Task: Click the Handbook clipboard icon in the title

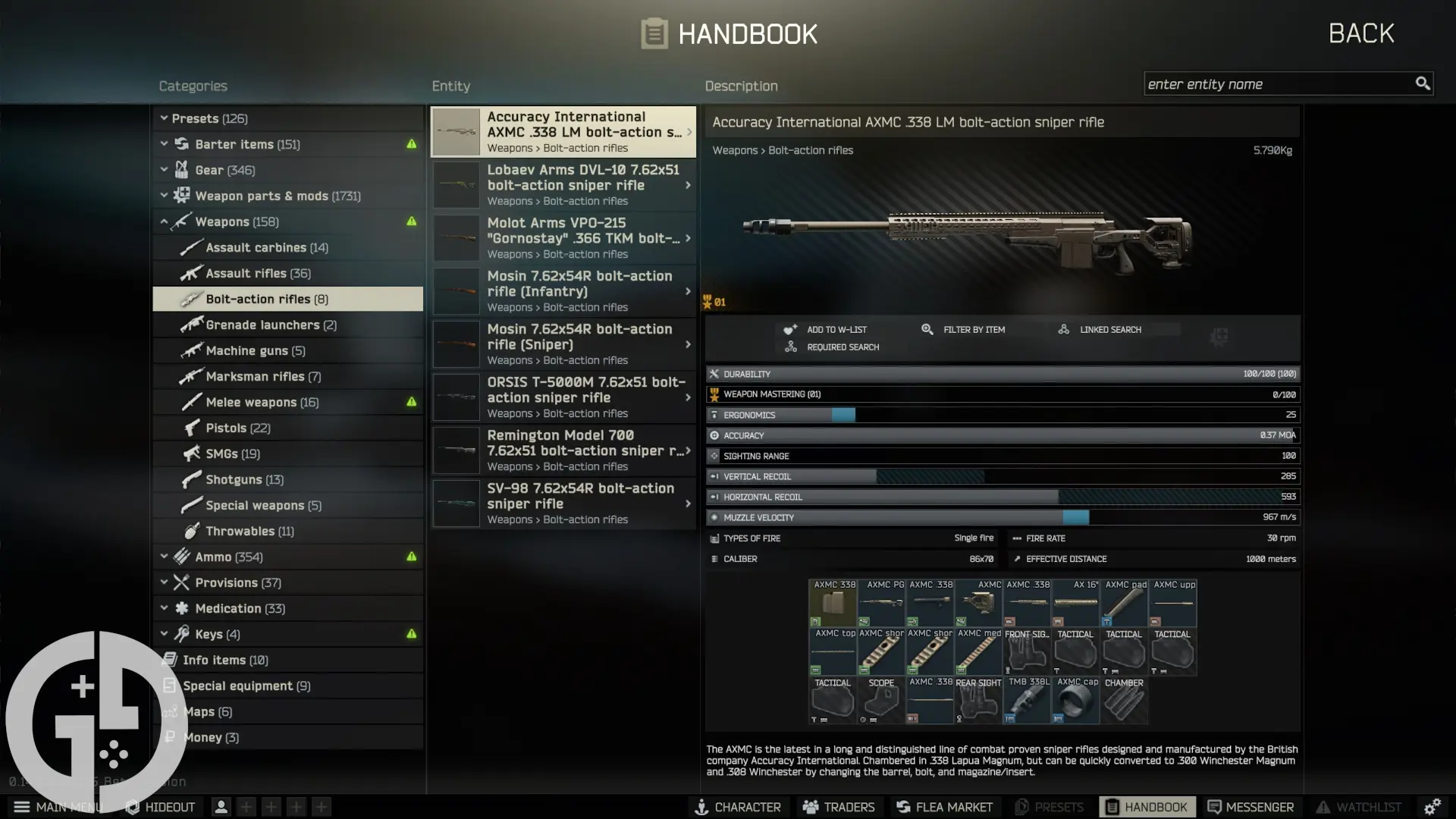Action: coord(654,33)
